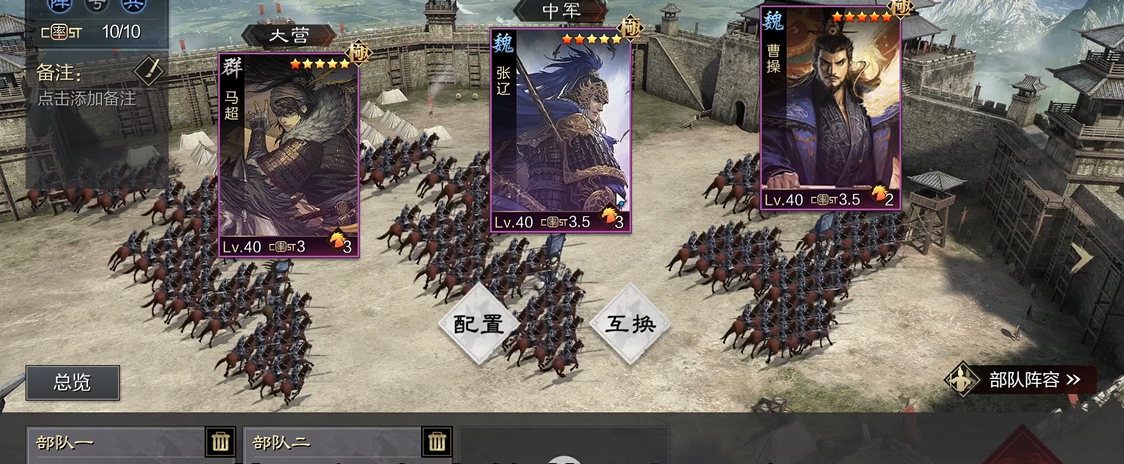Select the 张辽 general card
Viewport: 1124px width, 464px height.
click(560, 130)
